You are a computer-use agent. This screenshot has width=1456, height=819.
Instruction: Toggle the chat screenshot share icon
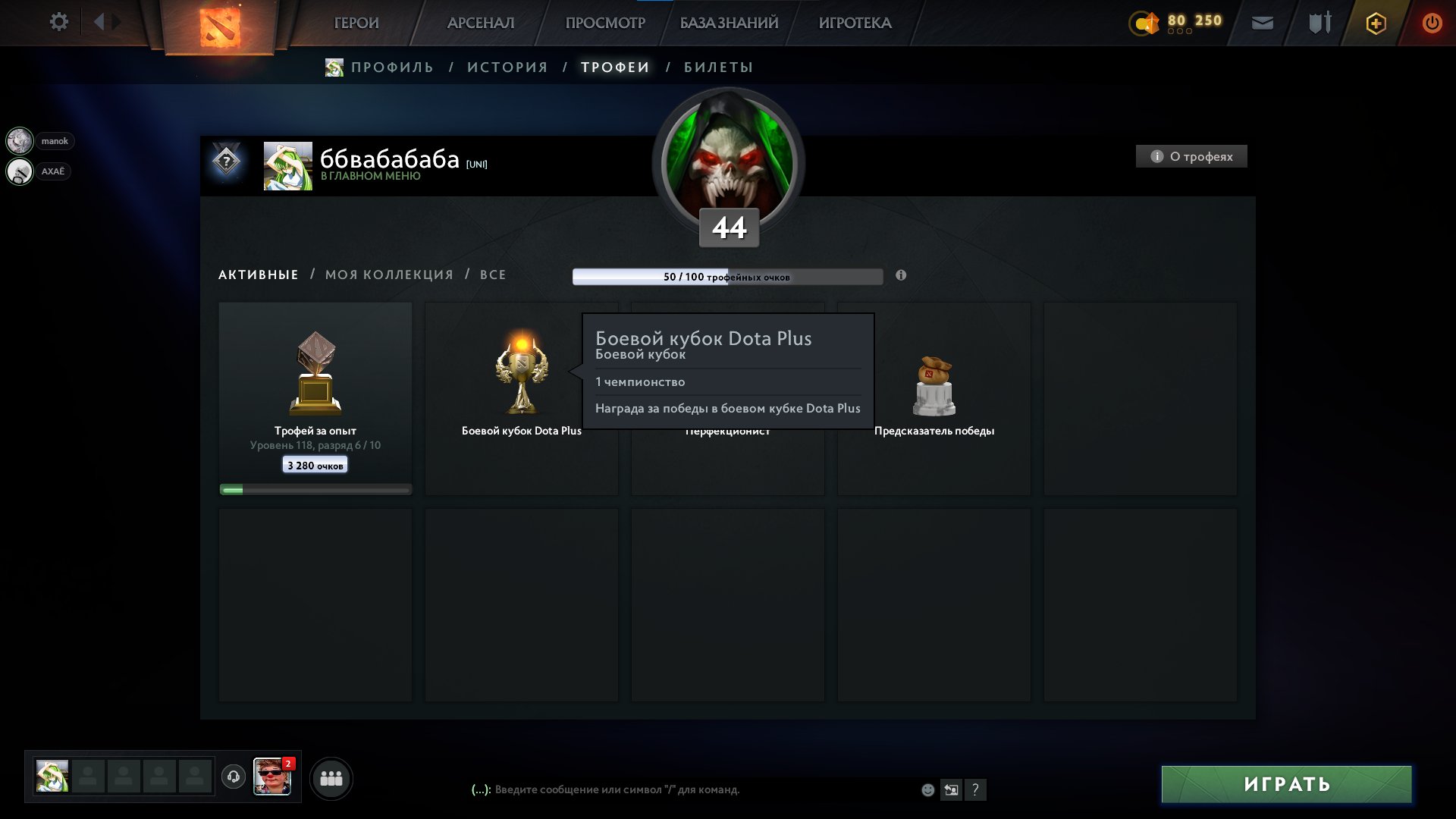coord(952,789)
